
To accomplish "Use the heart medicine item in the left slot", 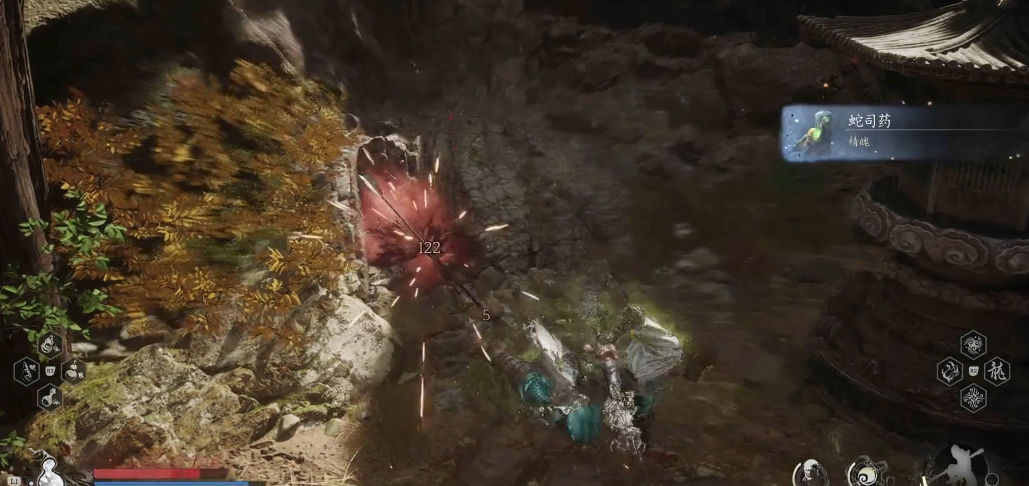I will (27, 372).
